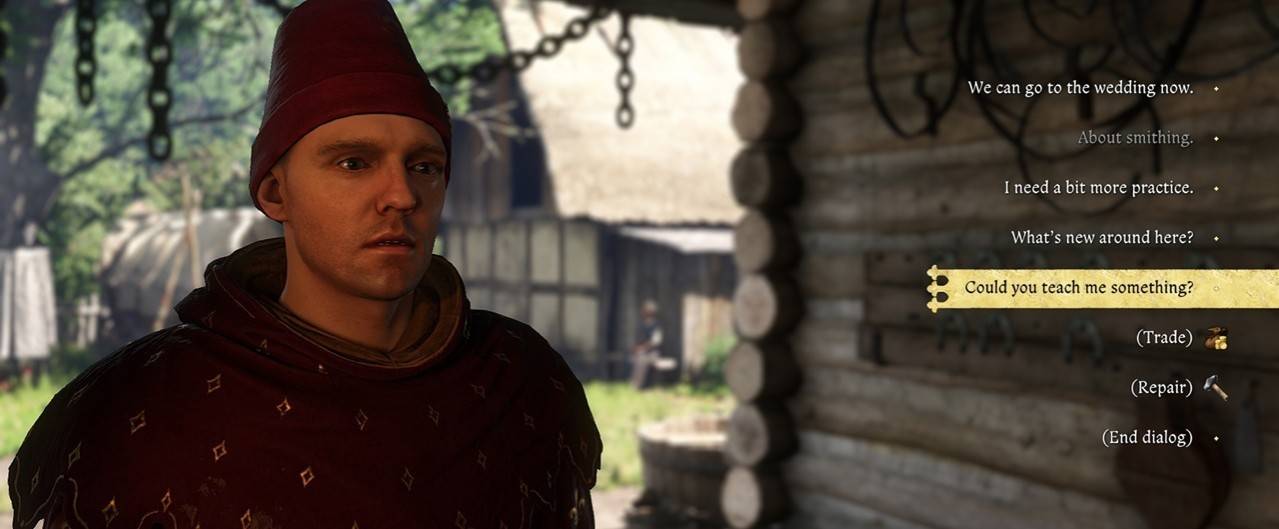Ask "What's new around here?"
The height and width of the screenshot is (529, 1279).
pyautogui.click(x=1101, y=238)
